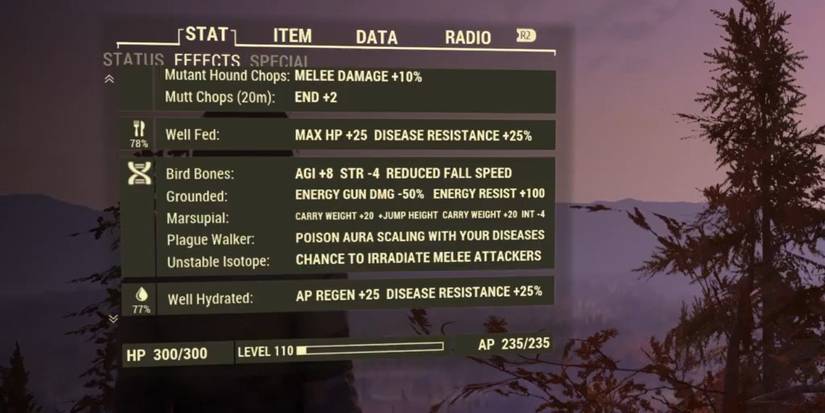Select the water drop thirst icon
Viewport: 825px width, 413px height.
pos(140,294)
